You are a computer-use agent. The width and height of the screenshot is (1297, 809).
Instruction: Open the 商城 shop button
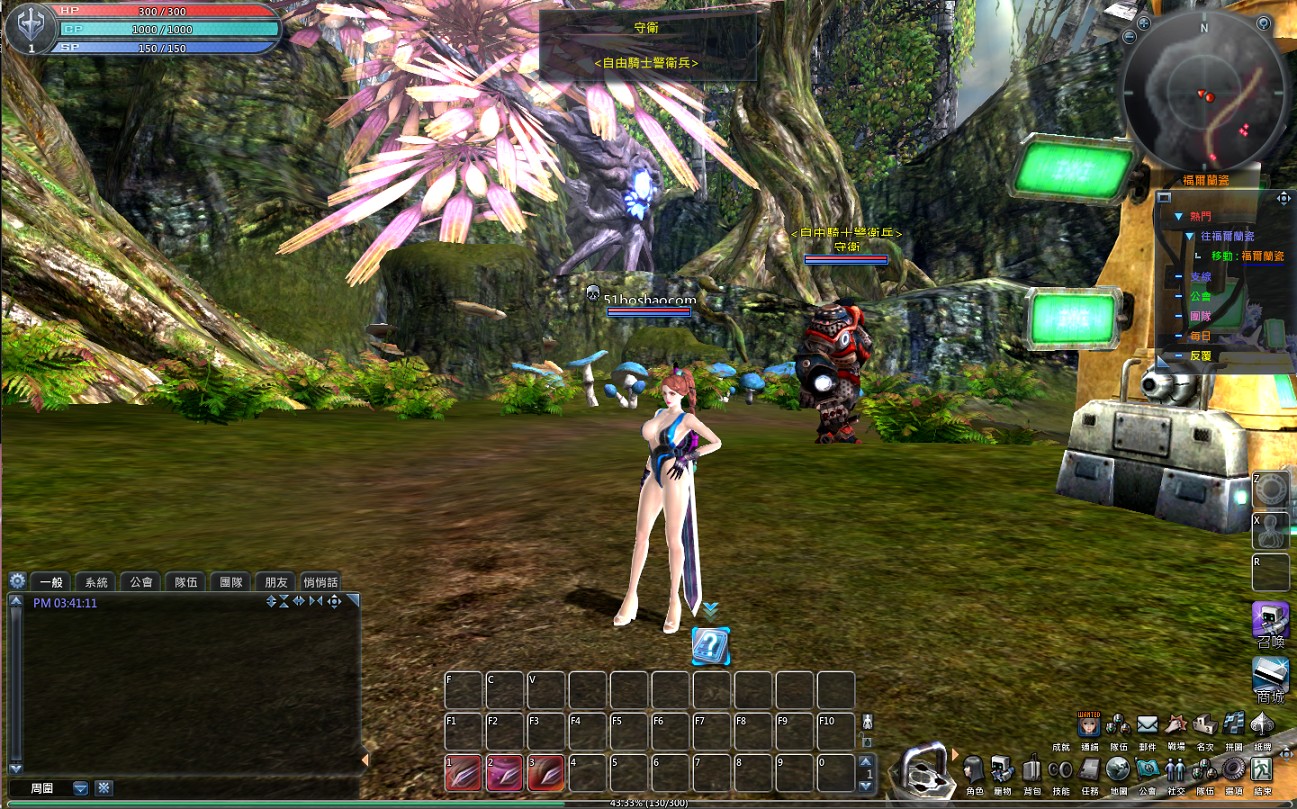tap(1270, 677)
